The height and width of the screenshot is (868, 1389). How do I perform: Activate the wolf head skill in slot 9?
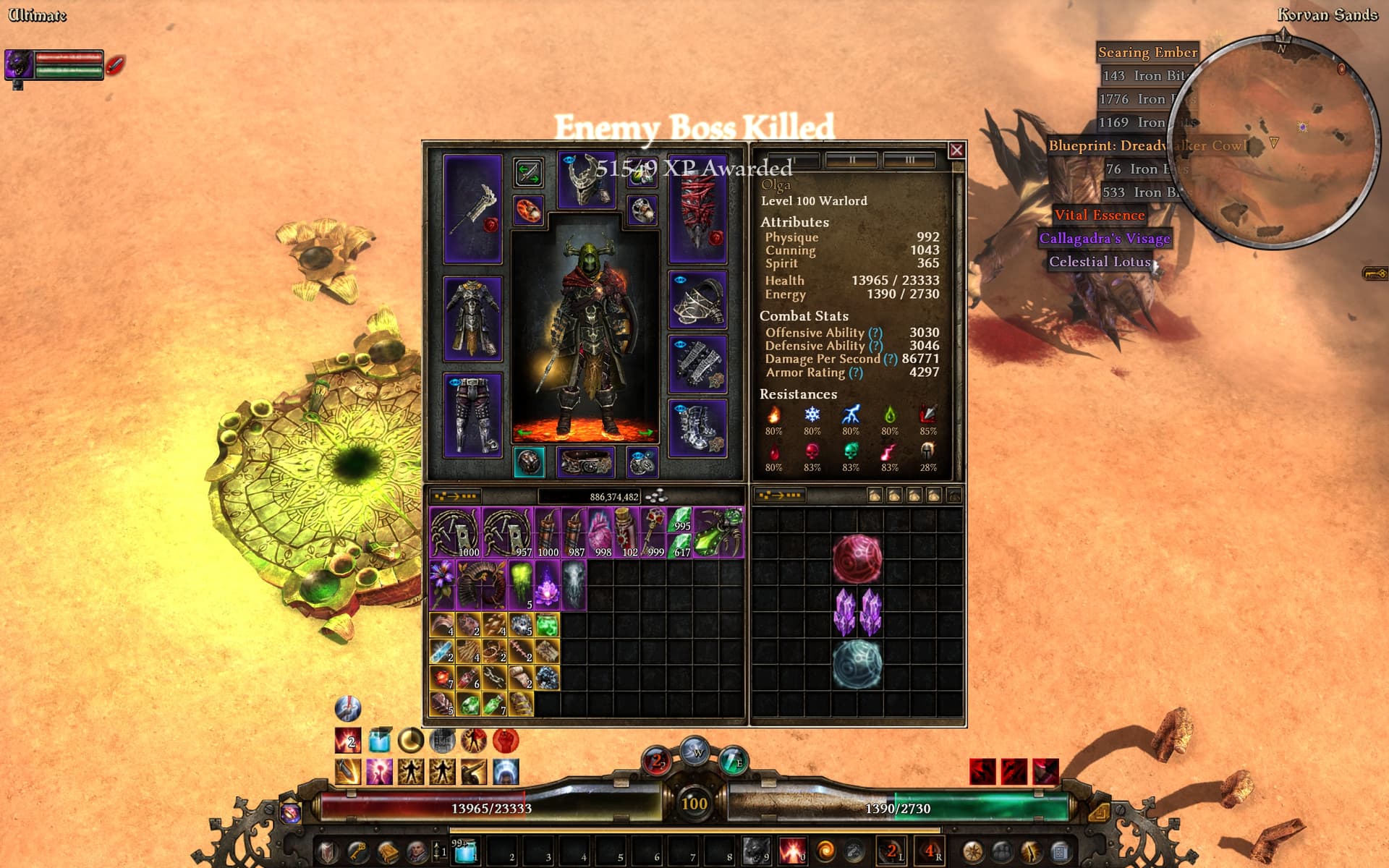coord(756,851)
